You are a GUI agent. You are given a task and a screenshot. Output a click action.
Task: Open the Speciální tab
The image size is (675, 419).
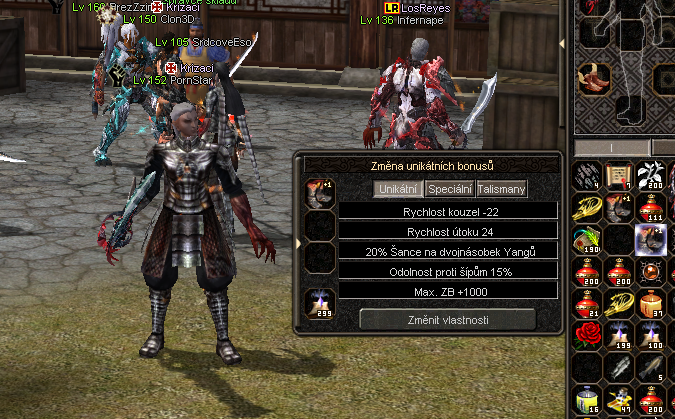coord(449,188)
